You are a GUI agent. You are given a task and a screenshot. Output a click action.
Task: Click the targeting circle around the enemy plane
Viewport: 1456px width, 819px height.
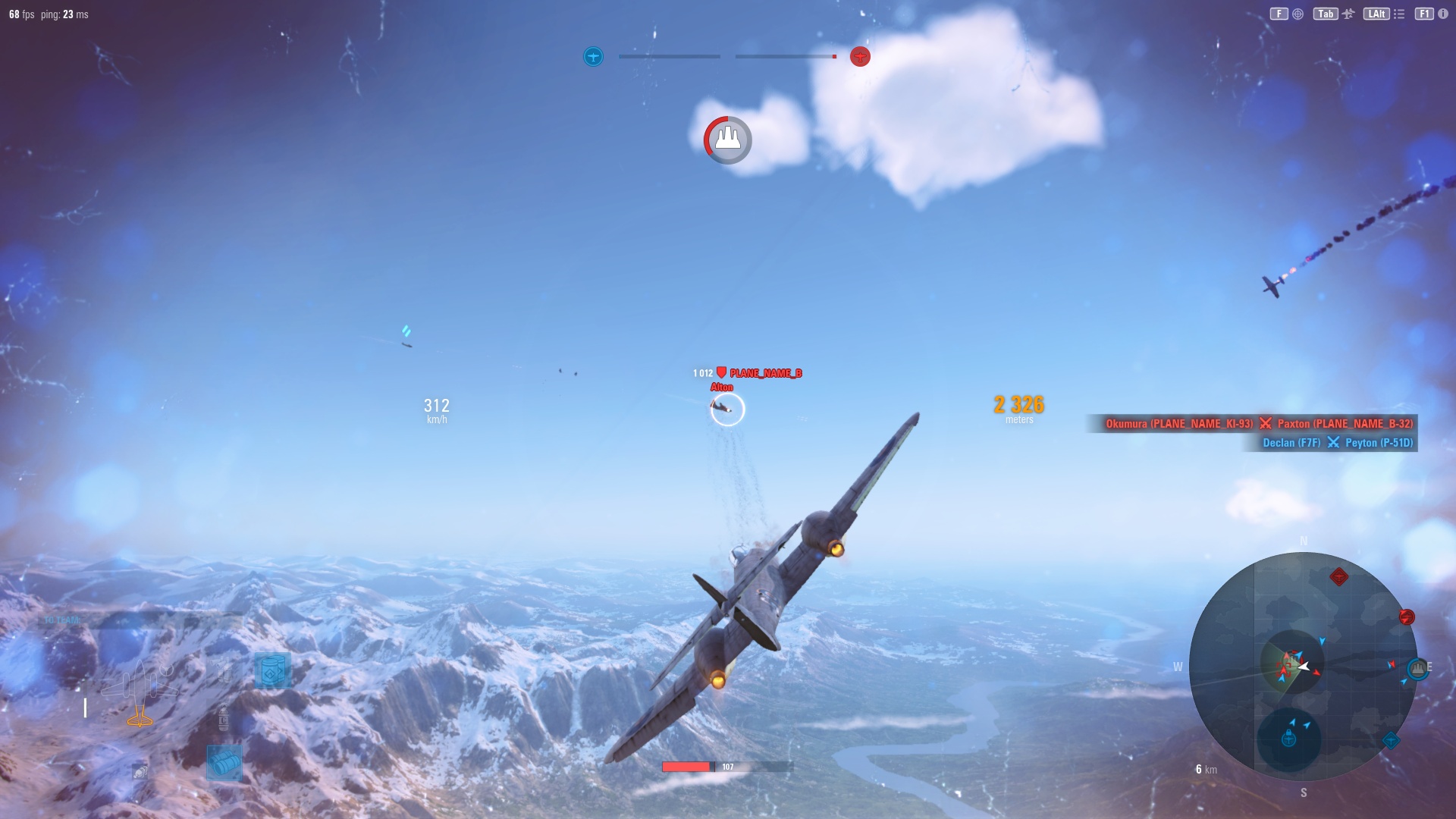pyautogui.click(x=727, y=409)
